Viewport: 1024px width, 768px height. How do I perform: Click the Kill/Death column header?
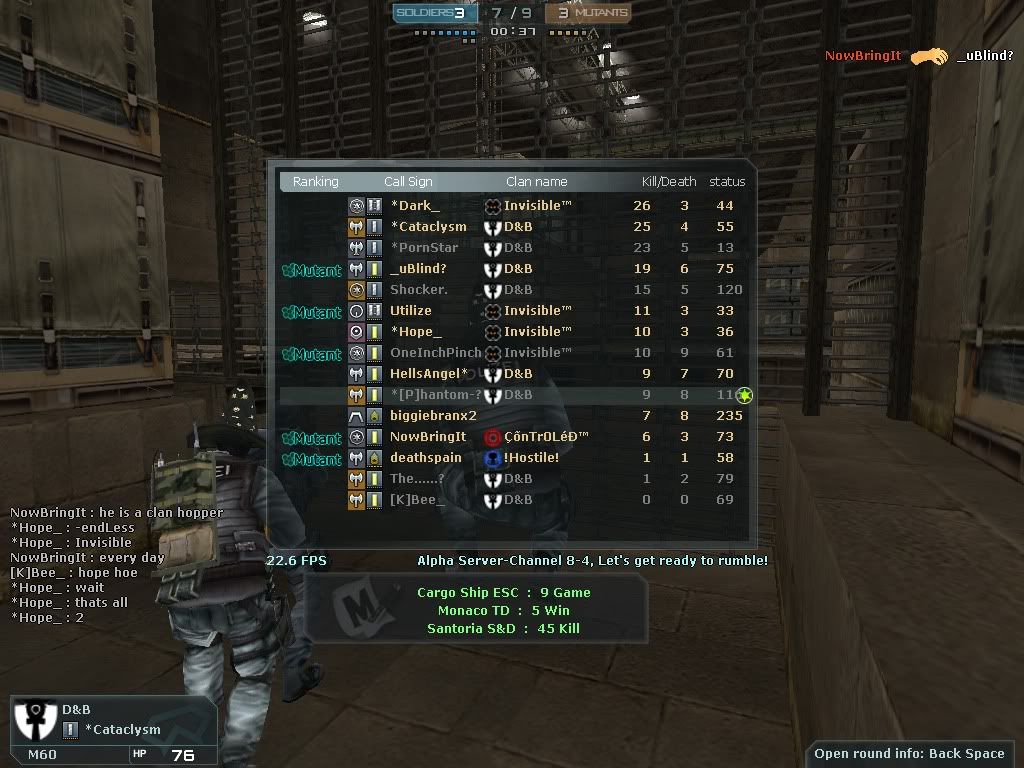[x=668, y=182]
